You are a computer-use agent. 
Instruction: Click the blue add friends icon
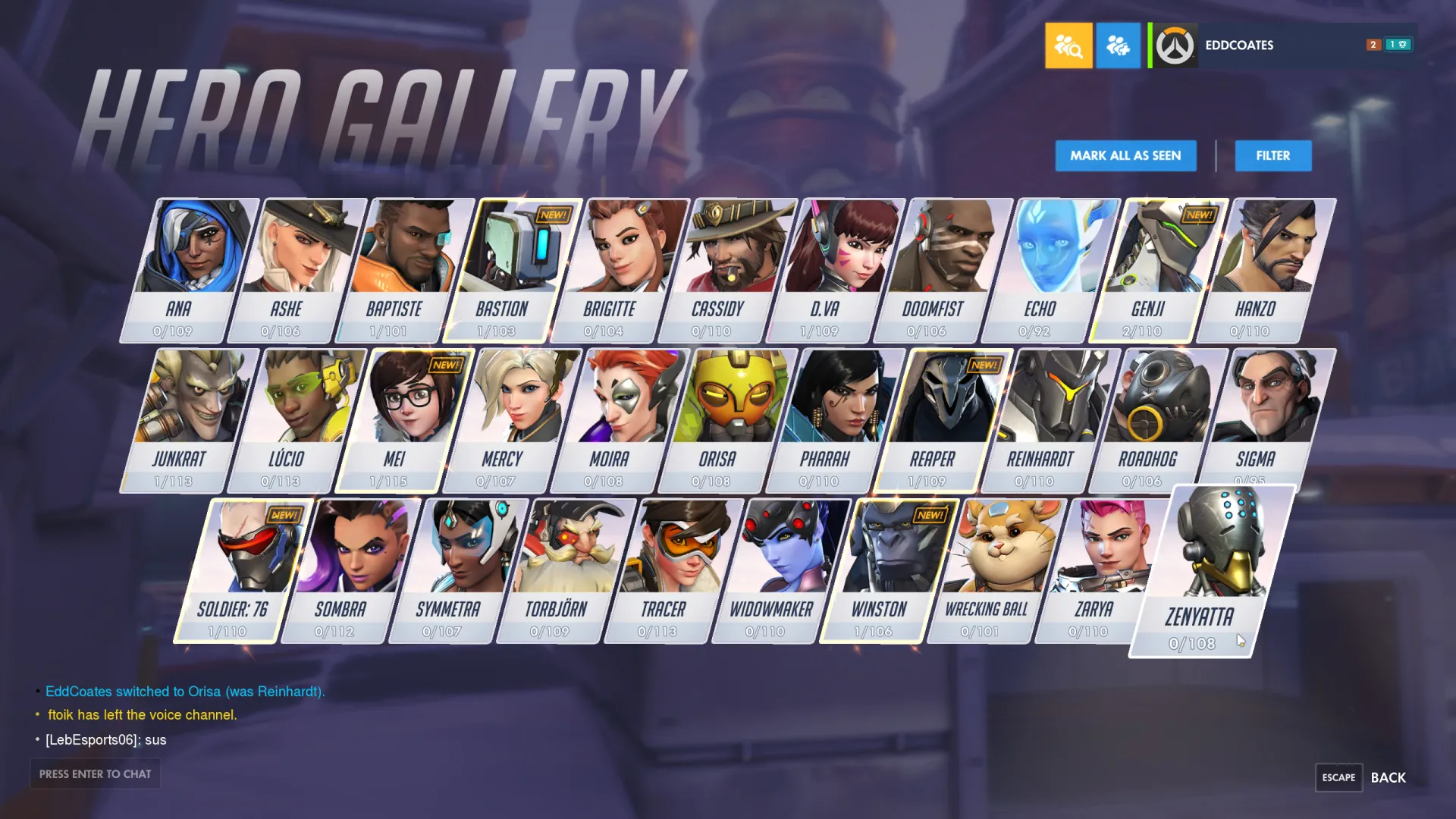(x=1118, y=45)
